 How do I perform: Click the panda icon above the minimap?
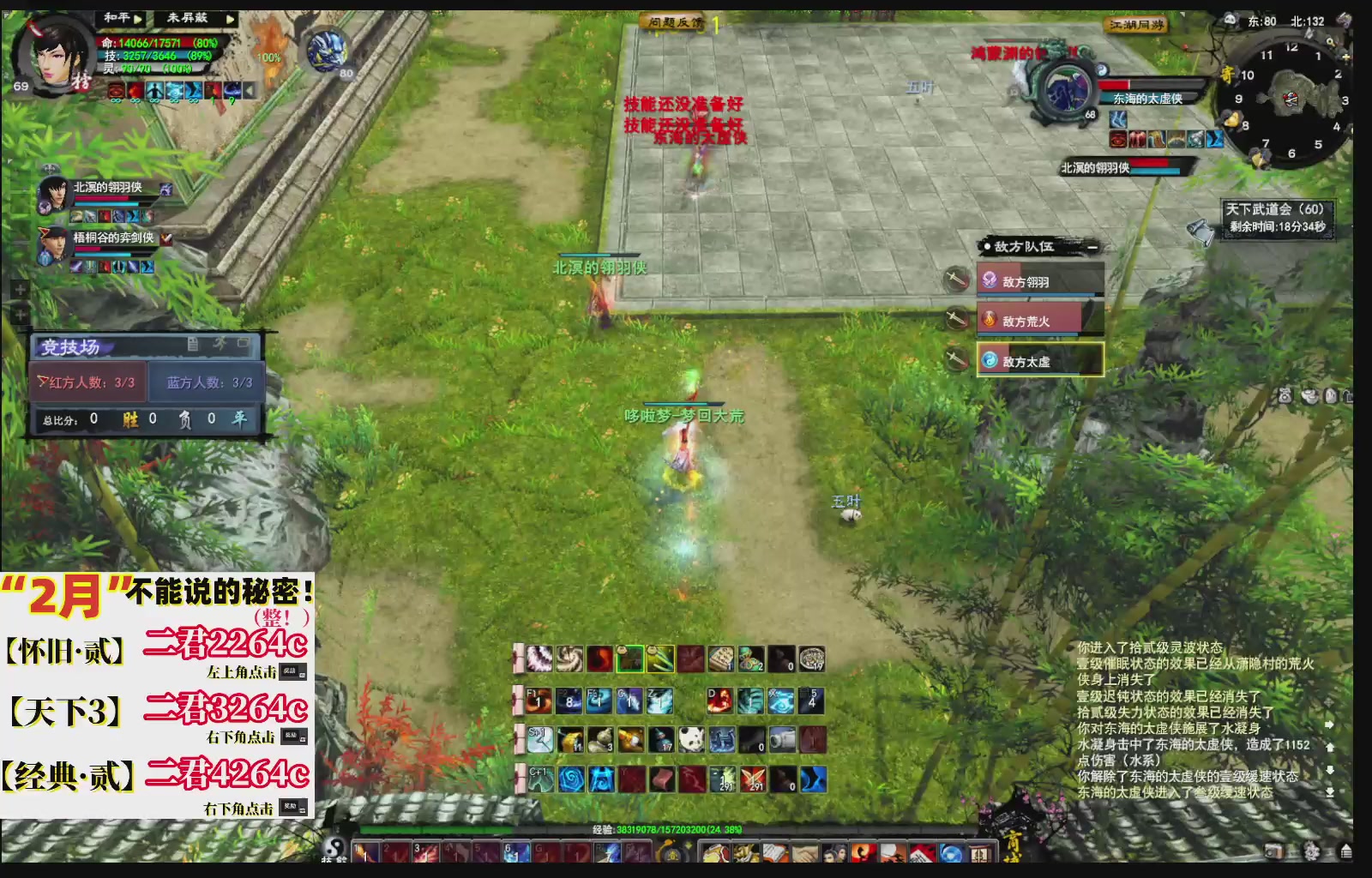point(1231,20)
